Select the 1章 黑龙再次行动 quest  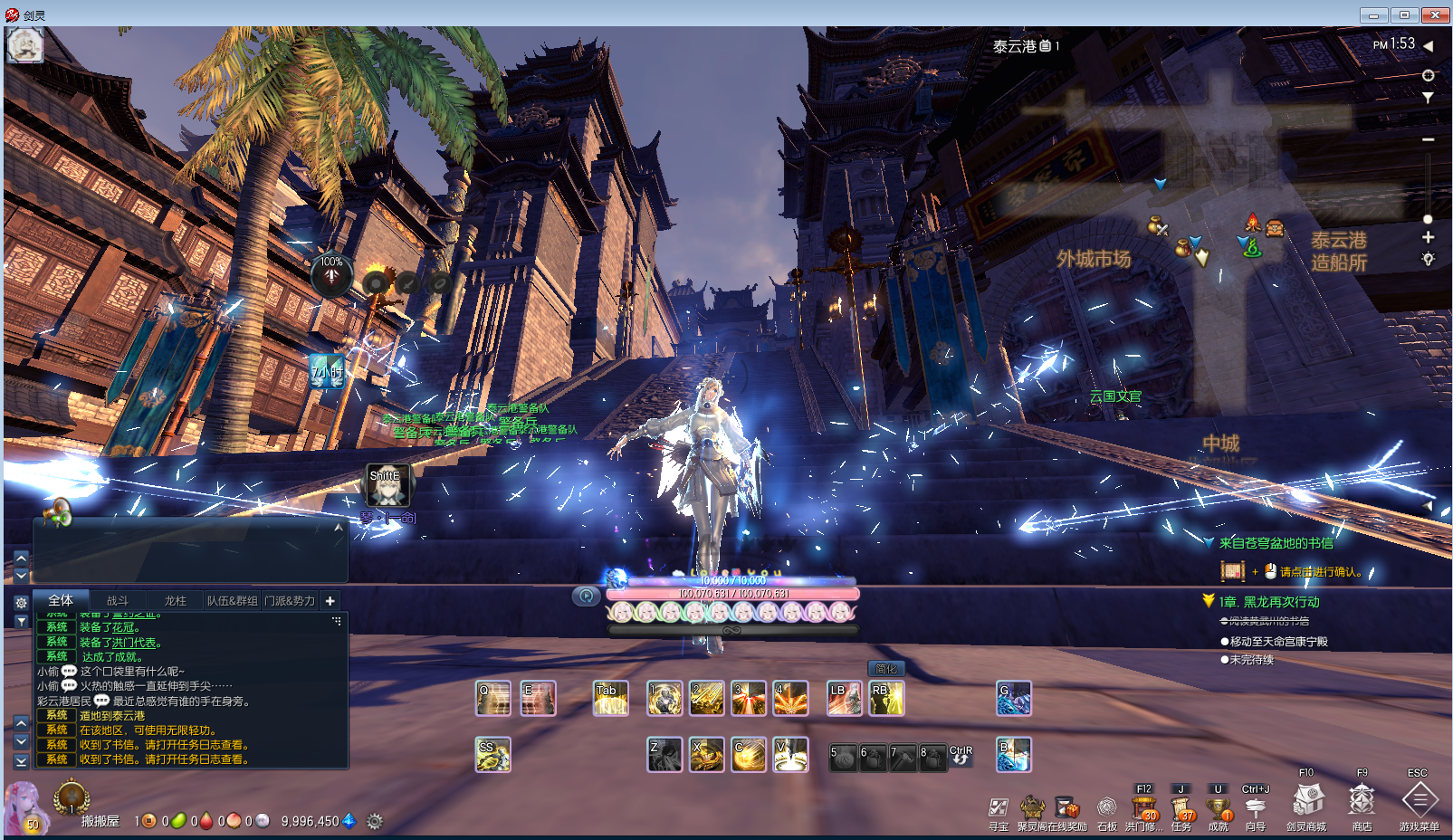[x=1268, y=602]
